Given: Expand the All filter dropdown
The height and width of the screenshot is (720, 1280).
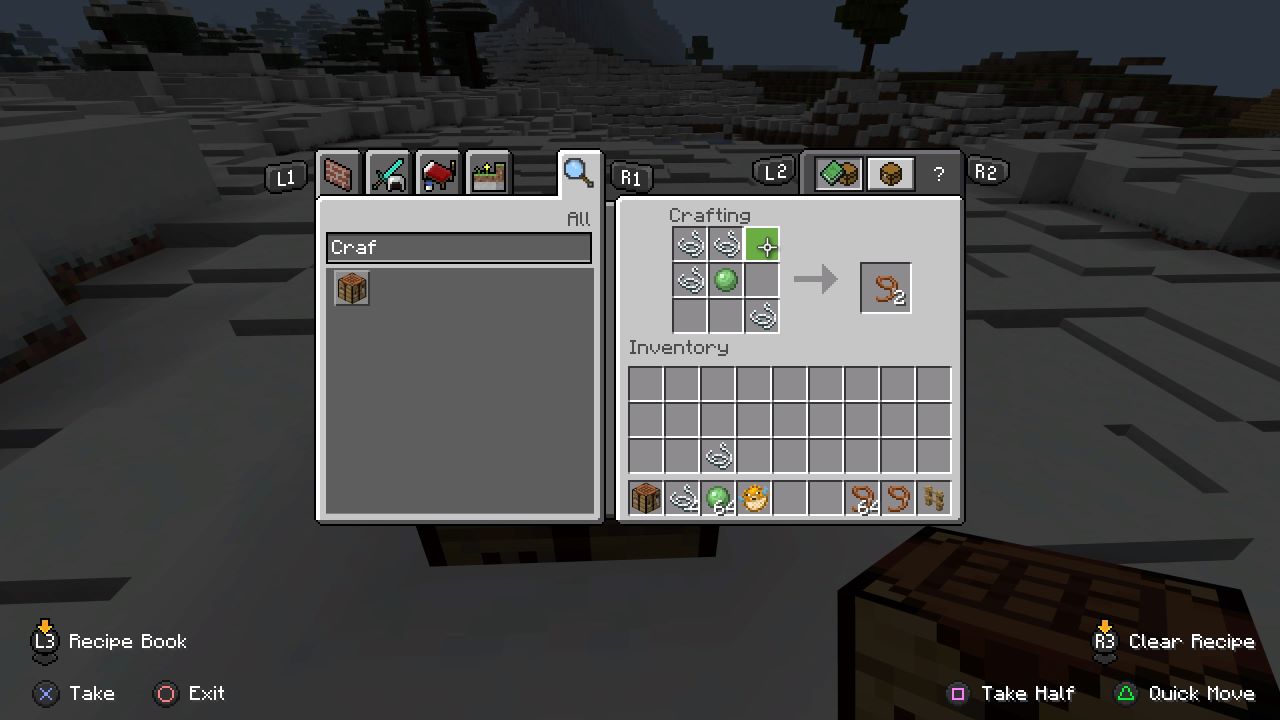Looking at the screenshot, I should coord(580,219).
